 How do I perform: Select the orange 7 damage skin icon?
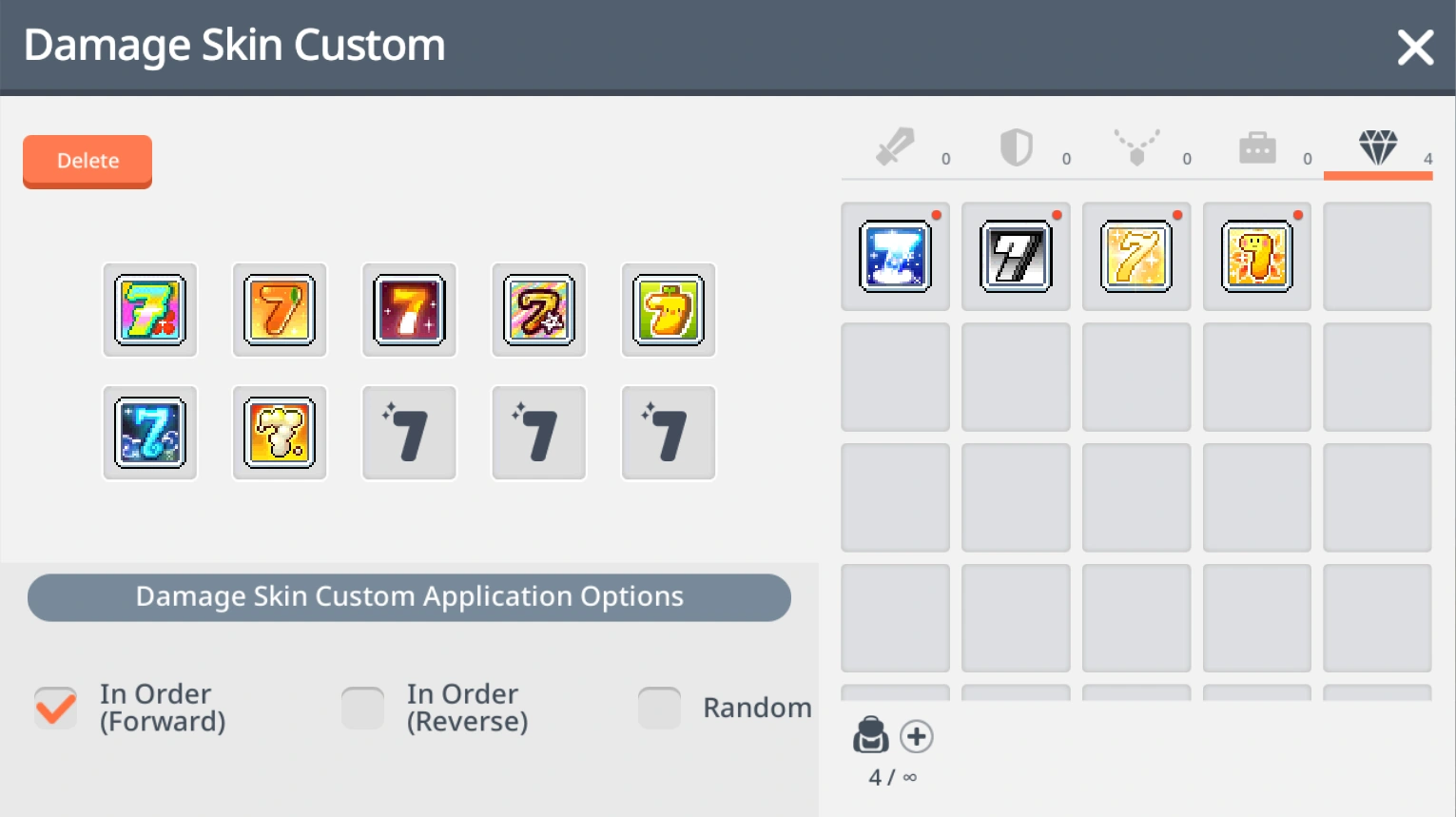pos(279,309)
